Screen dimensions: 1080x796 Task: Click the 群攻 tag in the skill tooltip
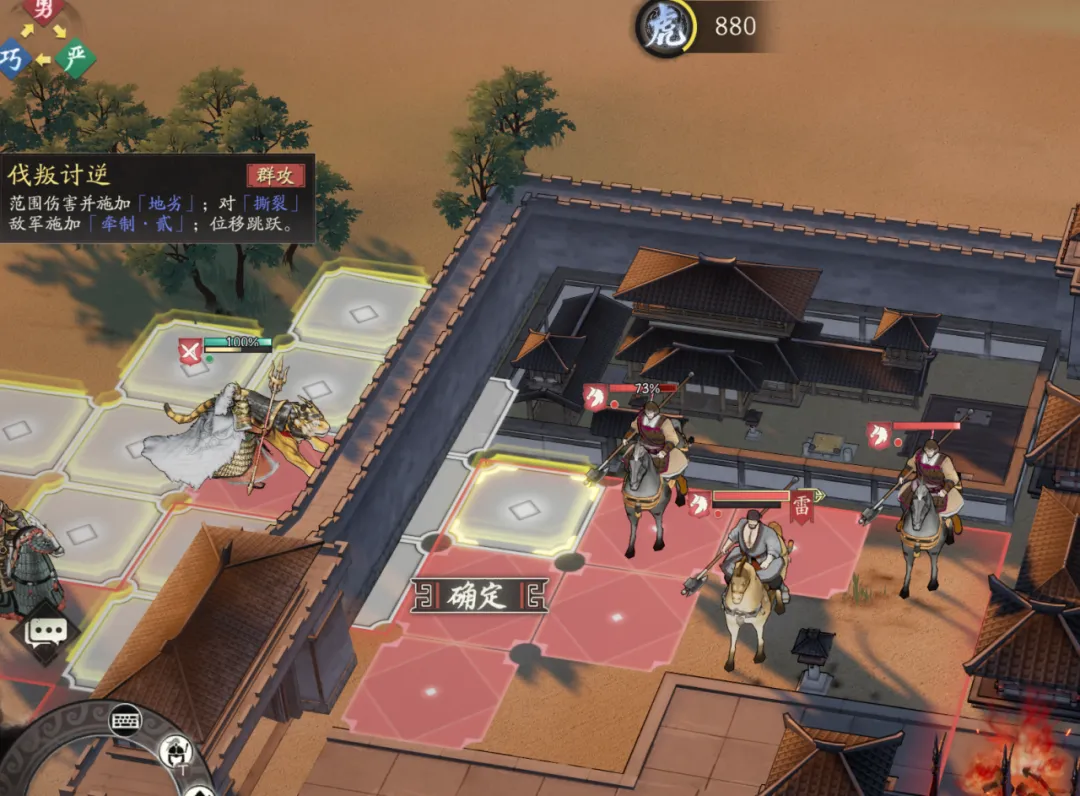click(274, 175)
